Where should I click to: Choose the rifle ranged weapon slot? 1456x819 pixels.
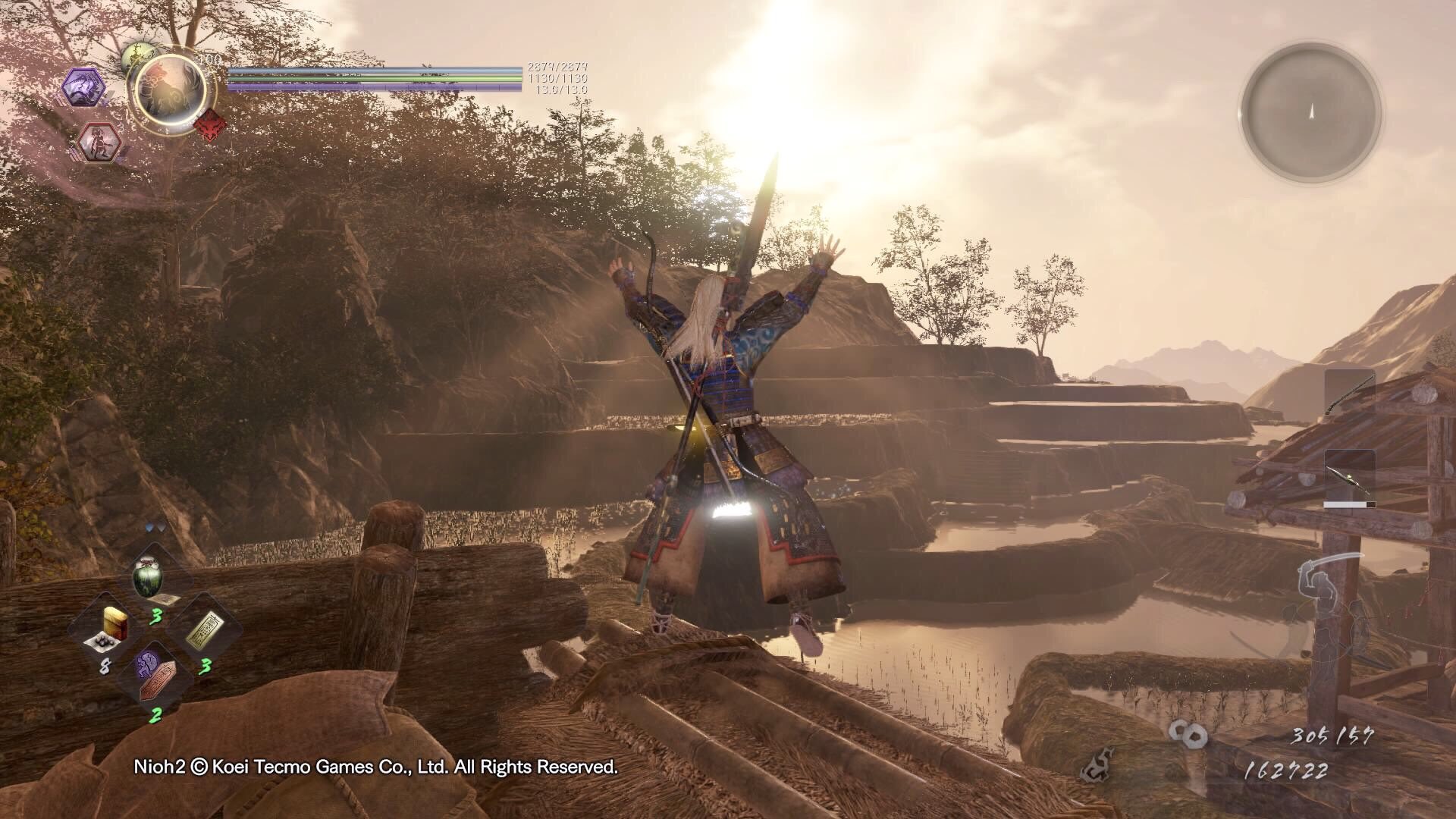(x=1350, y=475)
